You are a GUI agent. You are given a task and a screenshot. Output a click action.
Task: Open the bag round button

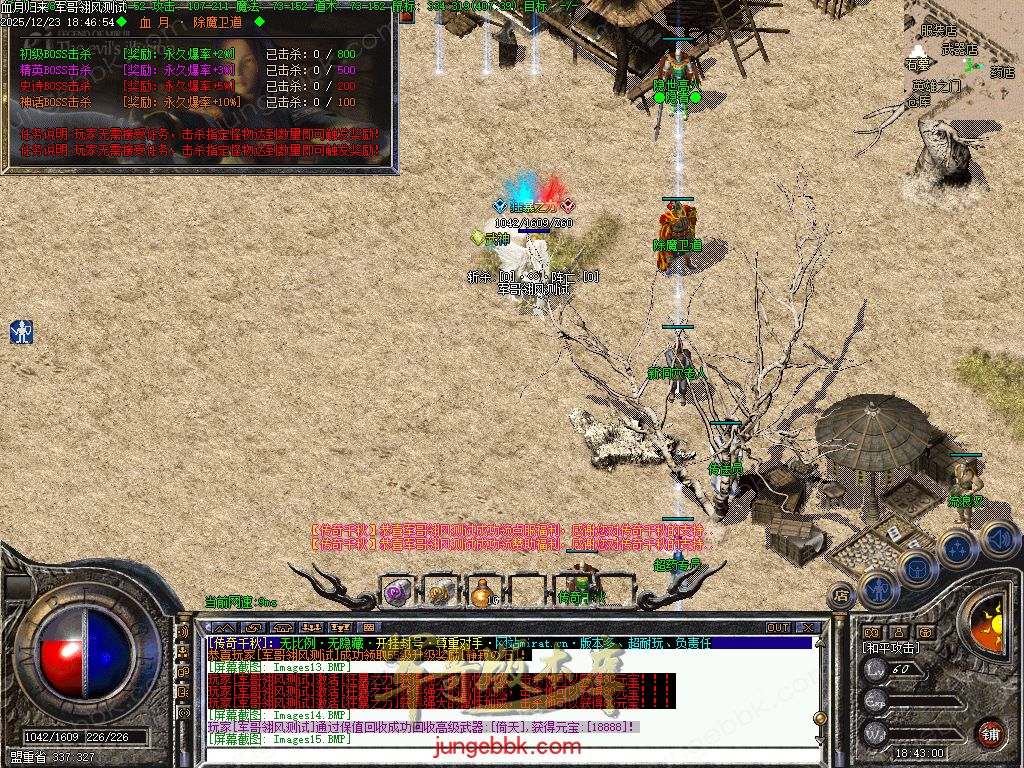click(916, 567)
